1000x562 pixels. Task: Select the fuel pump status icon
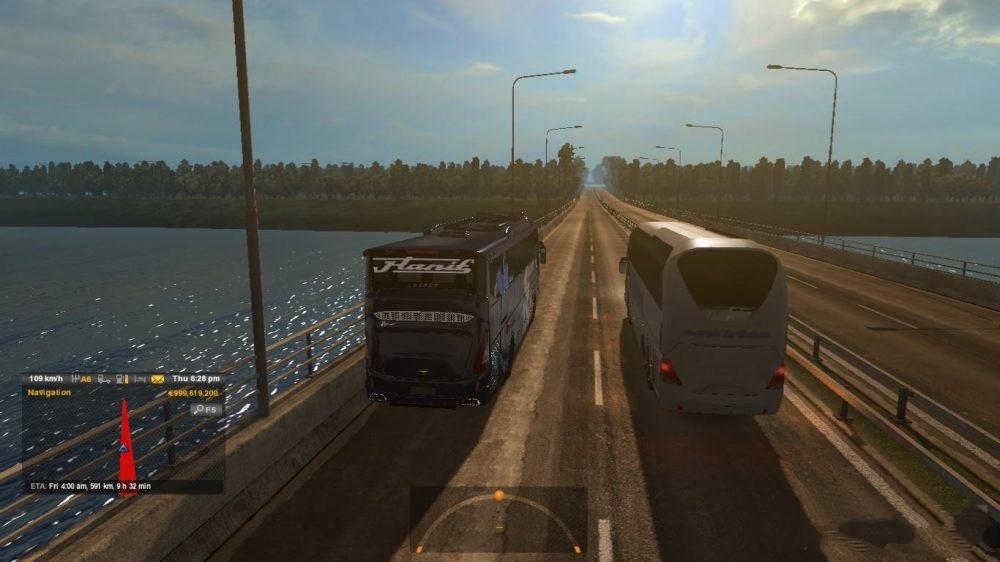click(x=122, y=379)
